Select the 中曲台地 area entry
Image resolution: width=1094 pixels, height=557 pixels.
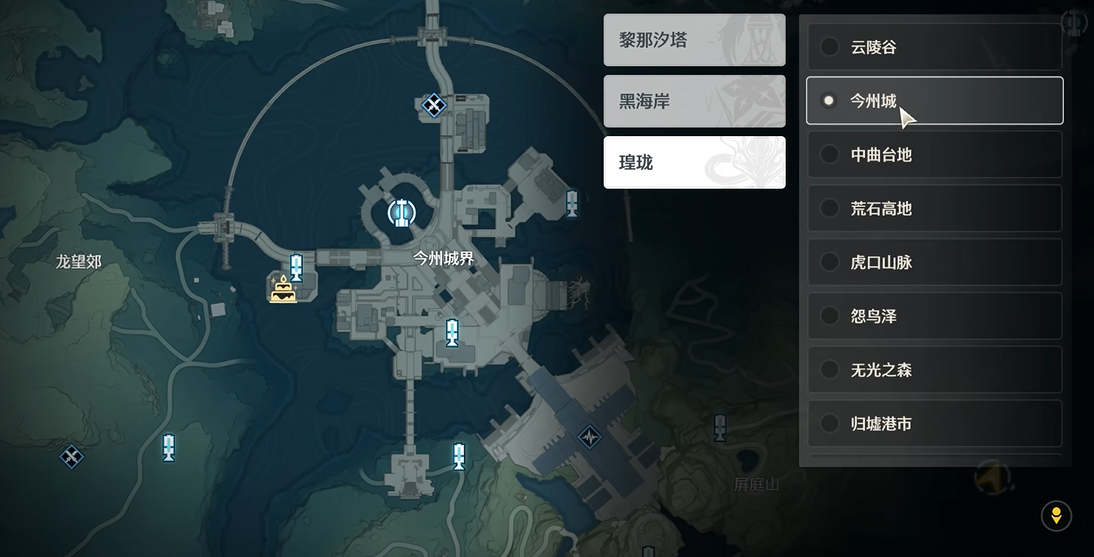[x=934, y=155]
